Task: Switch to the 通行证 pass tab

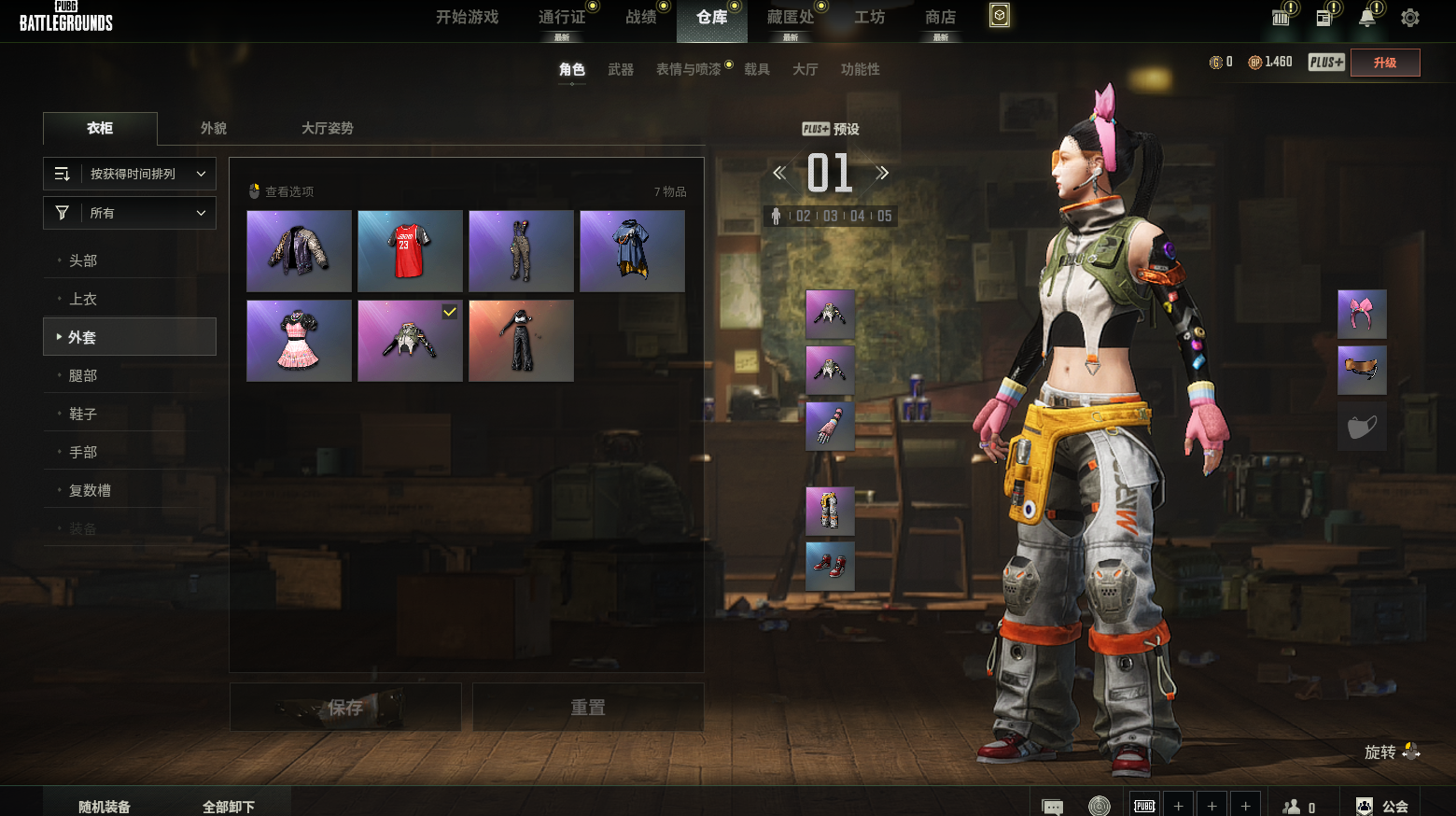Action: [562, 18]
